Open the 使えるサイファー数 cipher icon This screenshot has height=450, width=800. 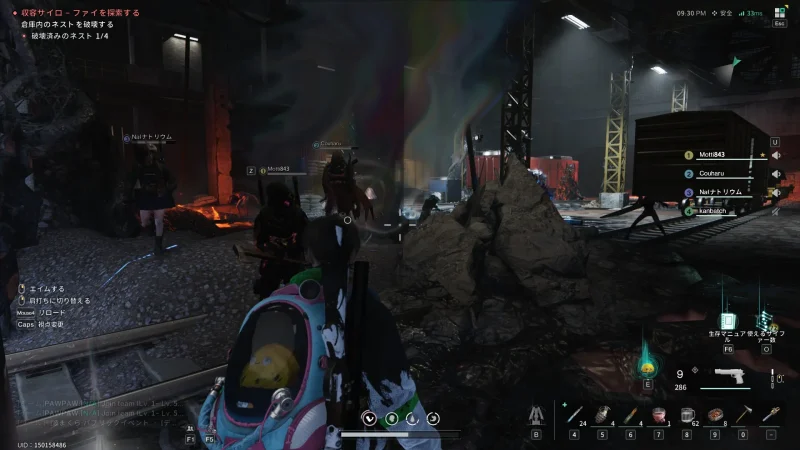(x=767, y=322)
